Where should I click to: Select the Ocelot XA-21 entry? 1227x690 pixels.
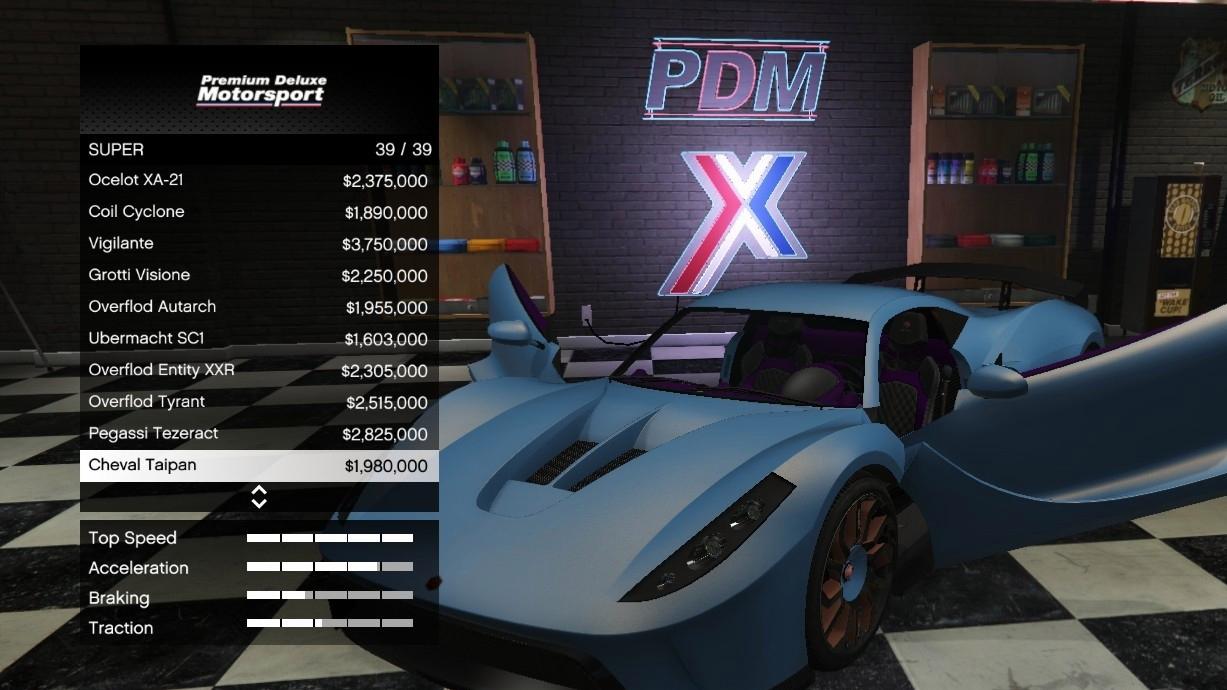258,181
